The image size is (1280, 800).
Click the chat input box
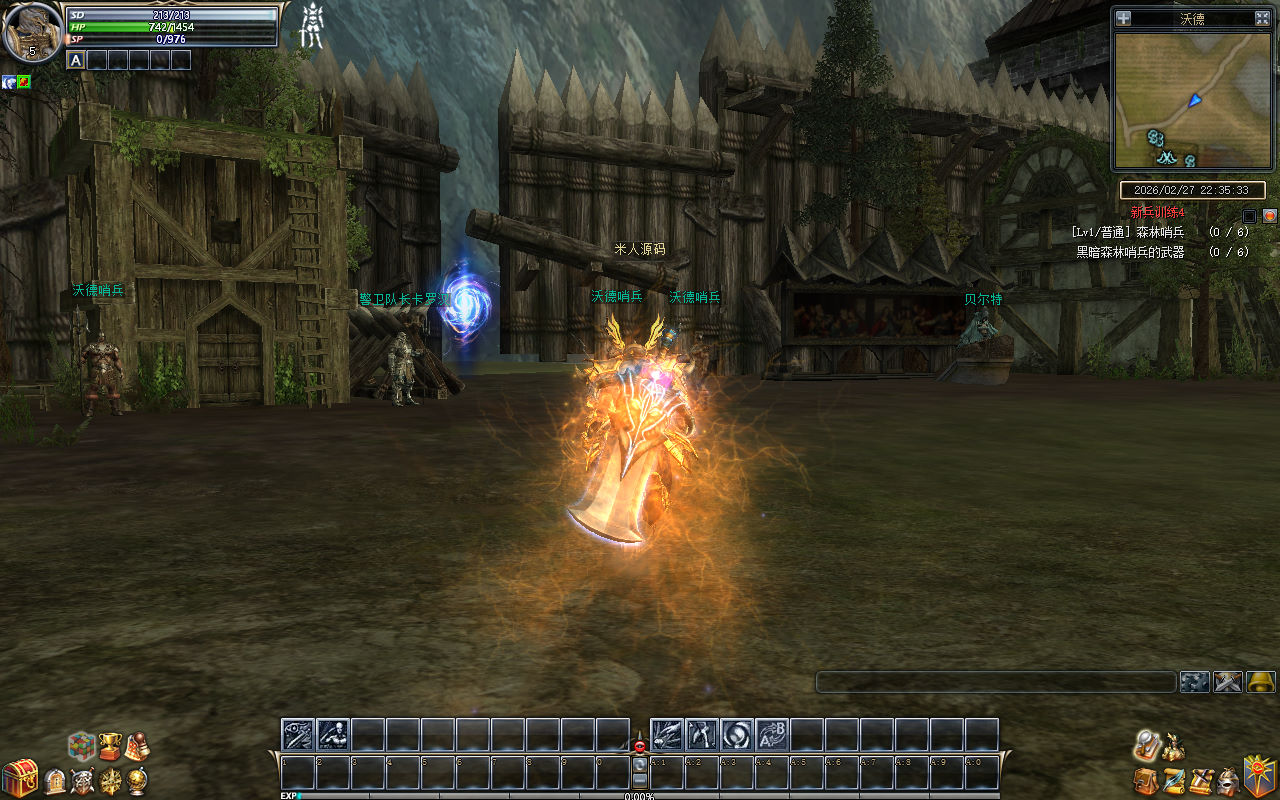click(995, 682)
